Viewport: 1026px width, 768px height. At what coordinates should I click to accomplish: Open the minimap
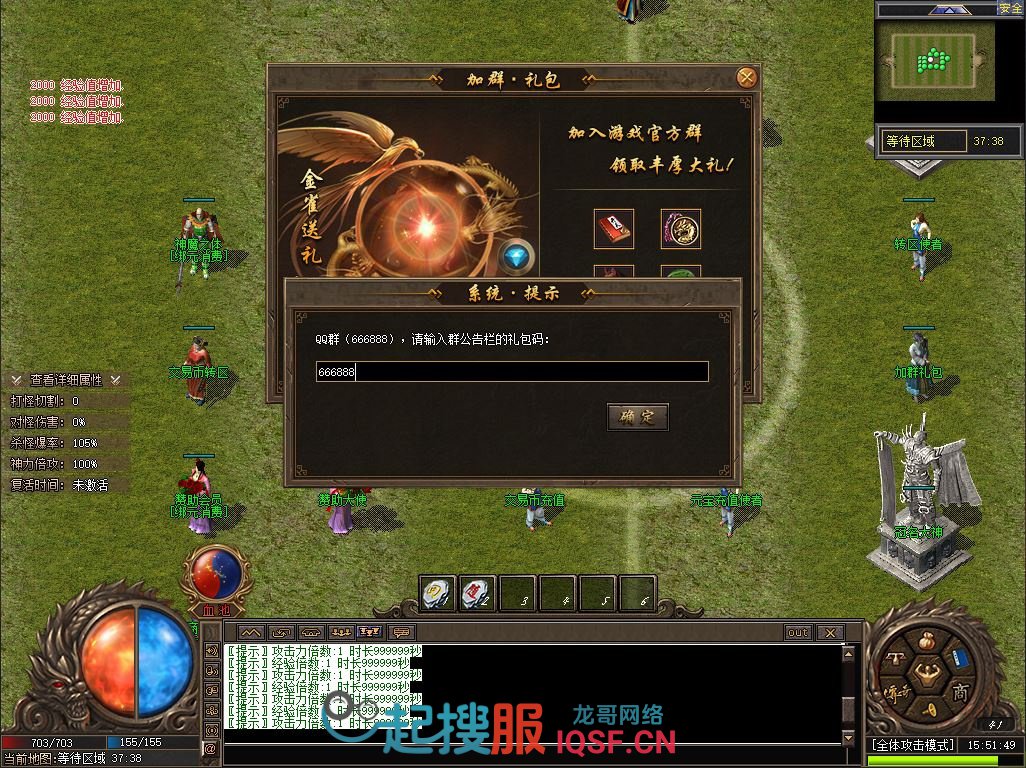tap(936, 62)
